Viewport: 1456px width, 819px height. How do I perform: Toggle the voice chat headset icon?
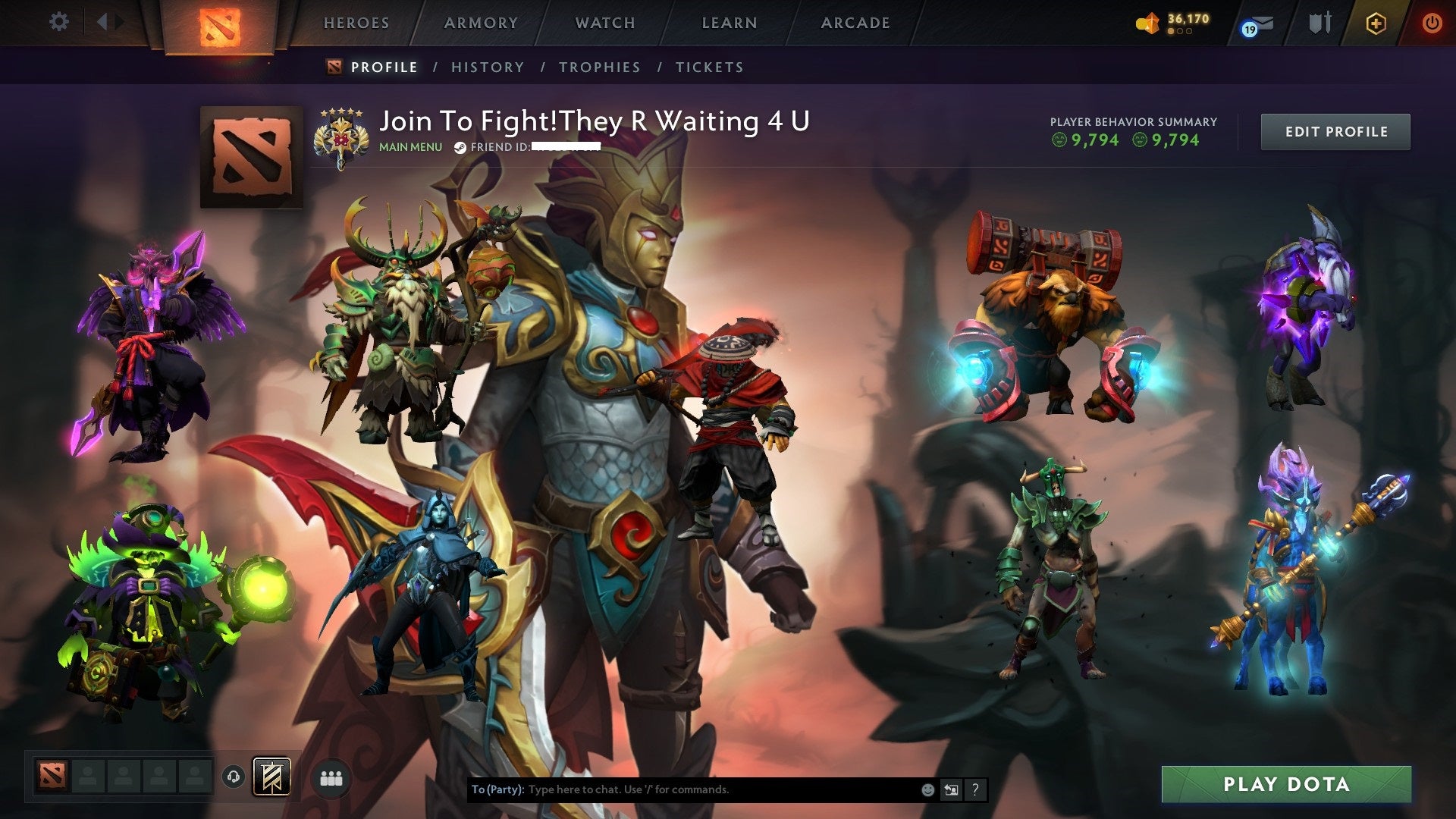point(233,778)
